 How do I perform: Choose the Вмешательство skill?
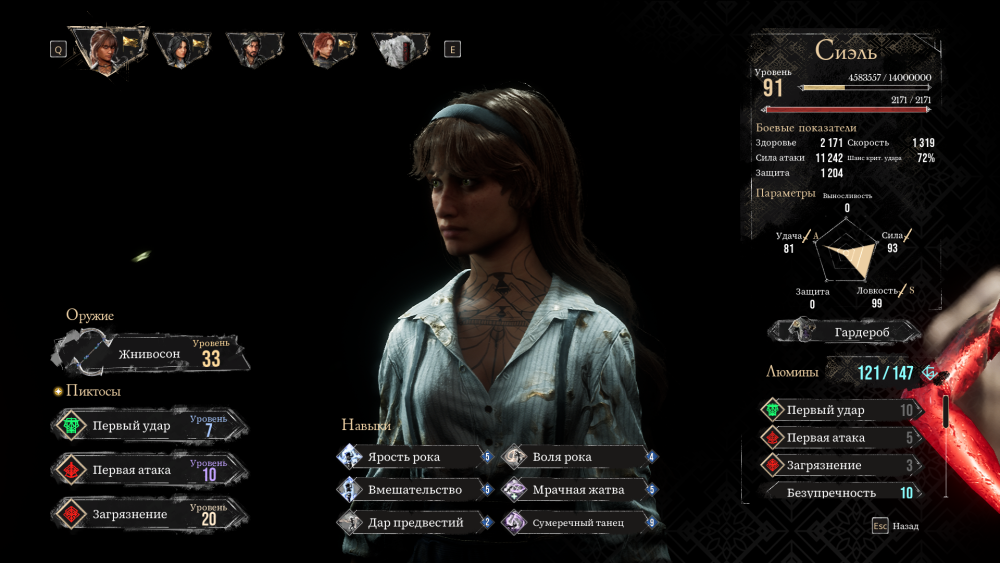(415, 490)
